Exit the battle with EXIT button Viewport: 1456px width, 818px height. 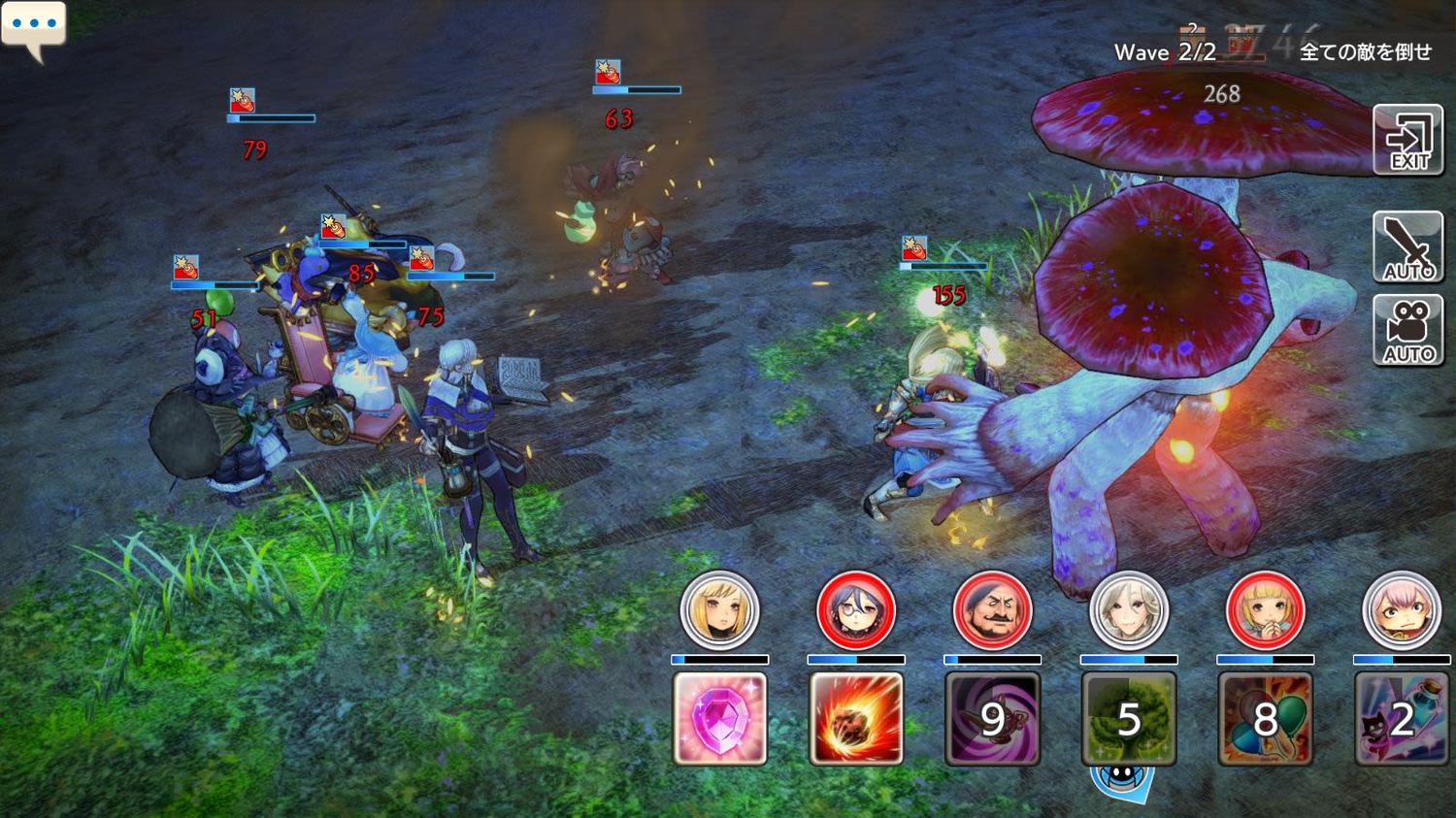click(1407, 140)
